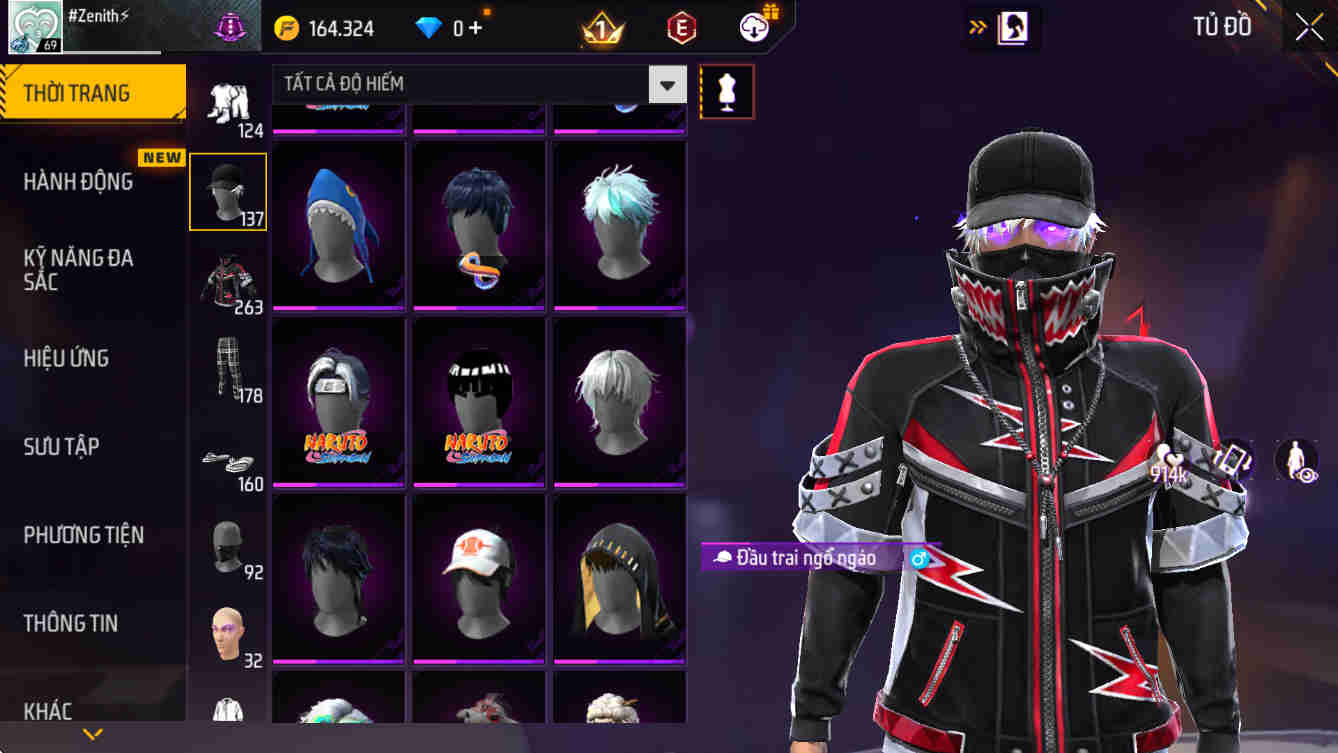Toggle the sidebar collapse with the double-arrow chevron
Viewport: 1338px width, 753px height.
point(975,28)
